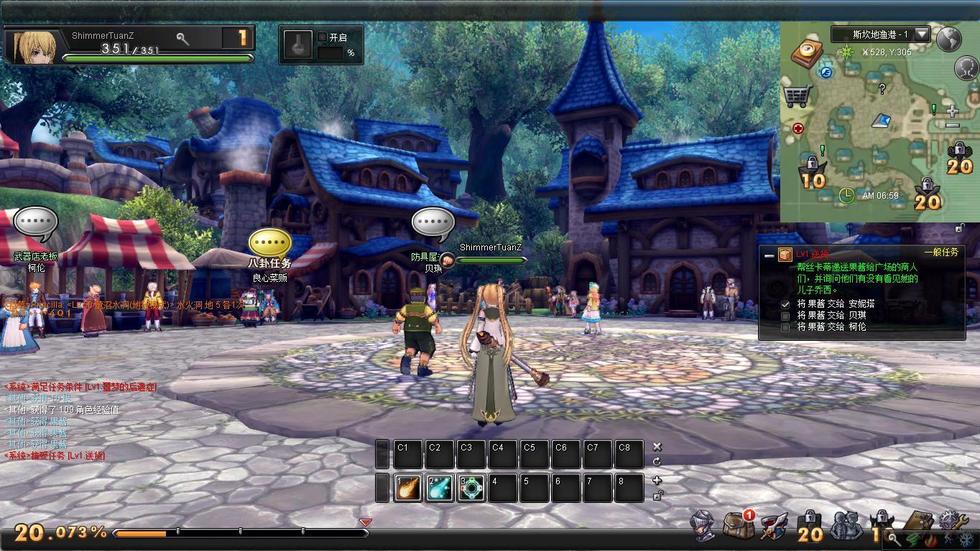This screenshot has height=551, width=980.
Task: Zoom in the minimap with plus
Action: click(x=952, y=112)
